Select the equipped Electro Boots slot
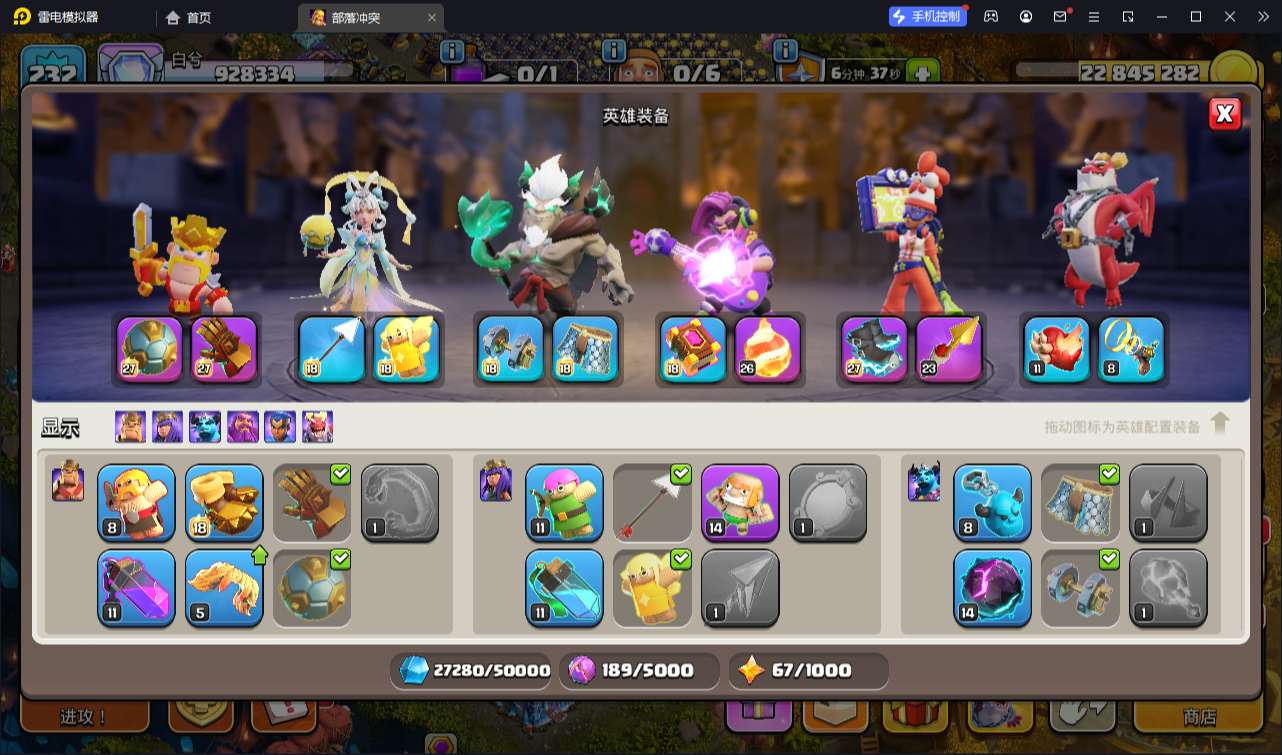 (x=874, y=349)
